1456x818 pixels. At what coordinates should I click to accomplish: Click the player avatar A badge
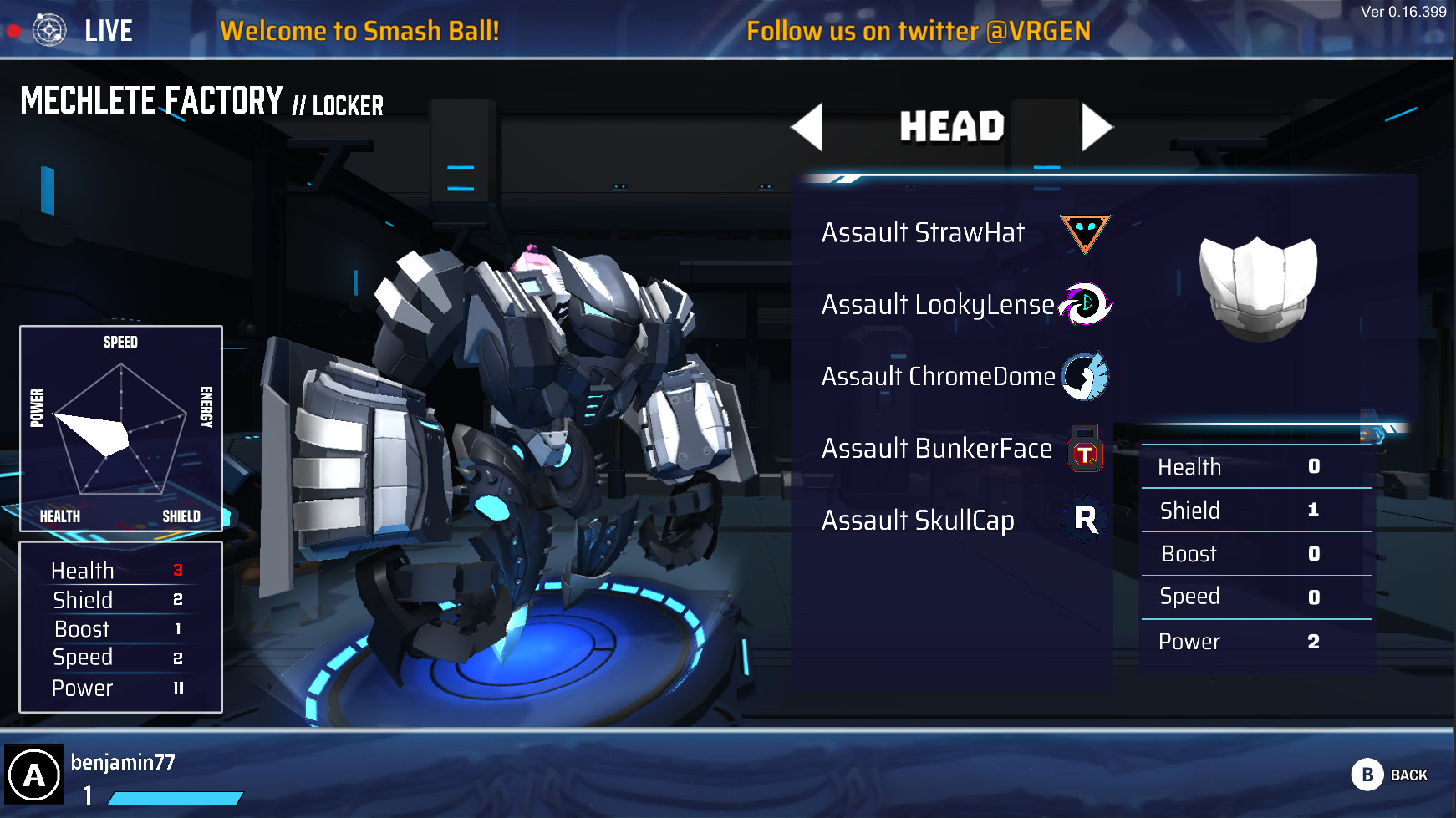click(35, 773)
